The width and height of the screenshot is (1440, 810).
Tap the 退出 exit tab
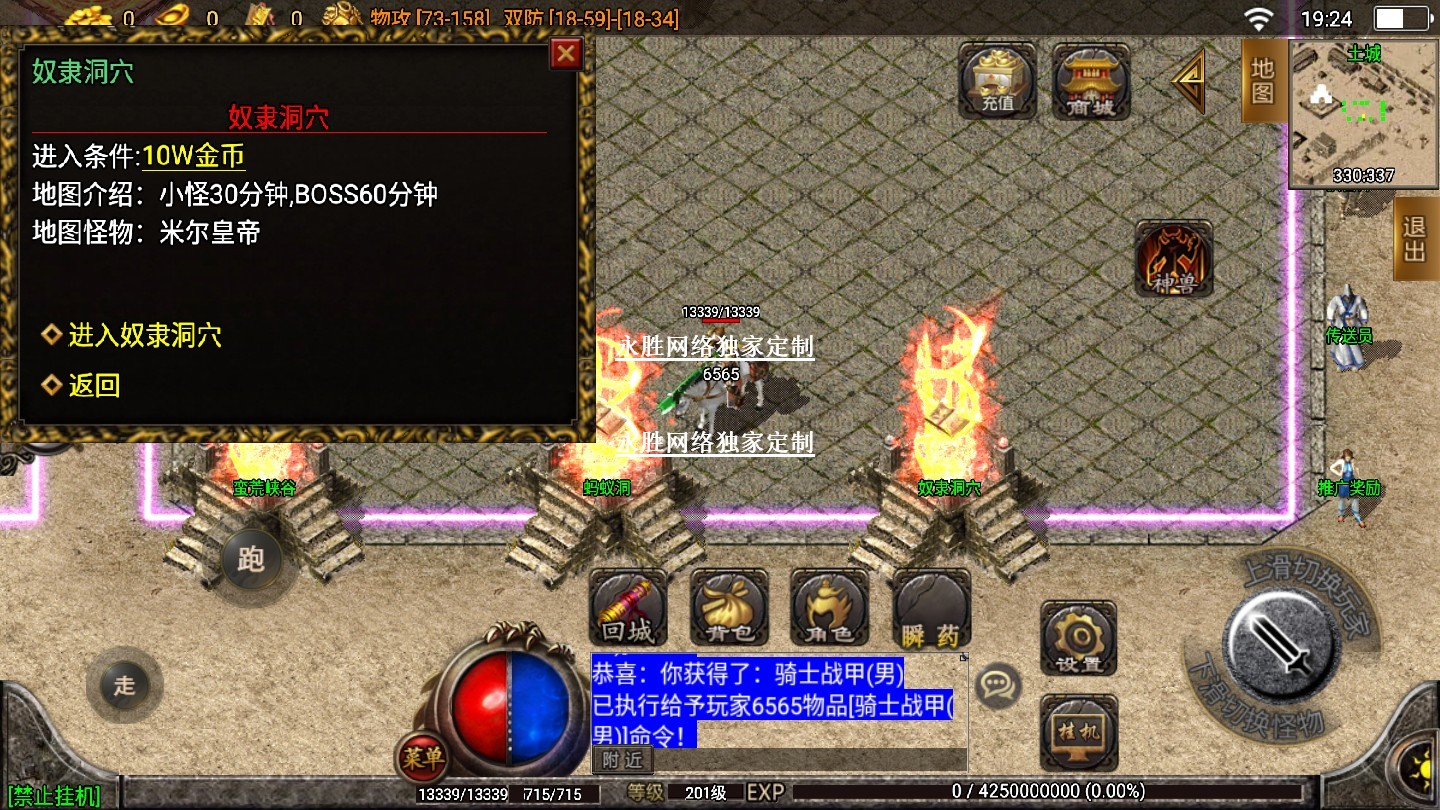pos(1415,239)
